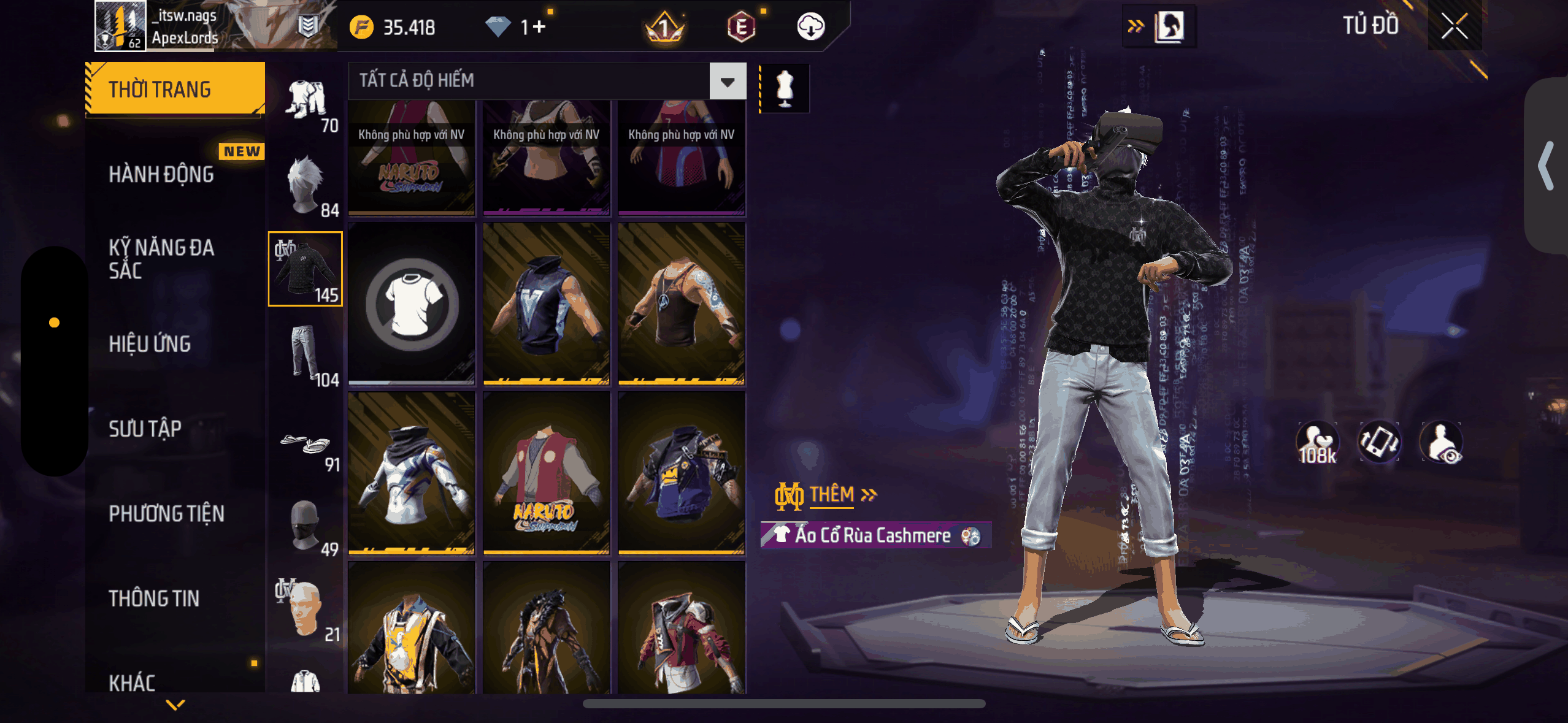Screen dimensions: 1568x723
Task: Open the TẤT CẢ ĐỘ HIẾM rarity dropdown
Action: [x=728, y=81]
